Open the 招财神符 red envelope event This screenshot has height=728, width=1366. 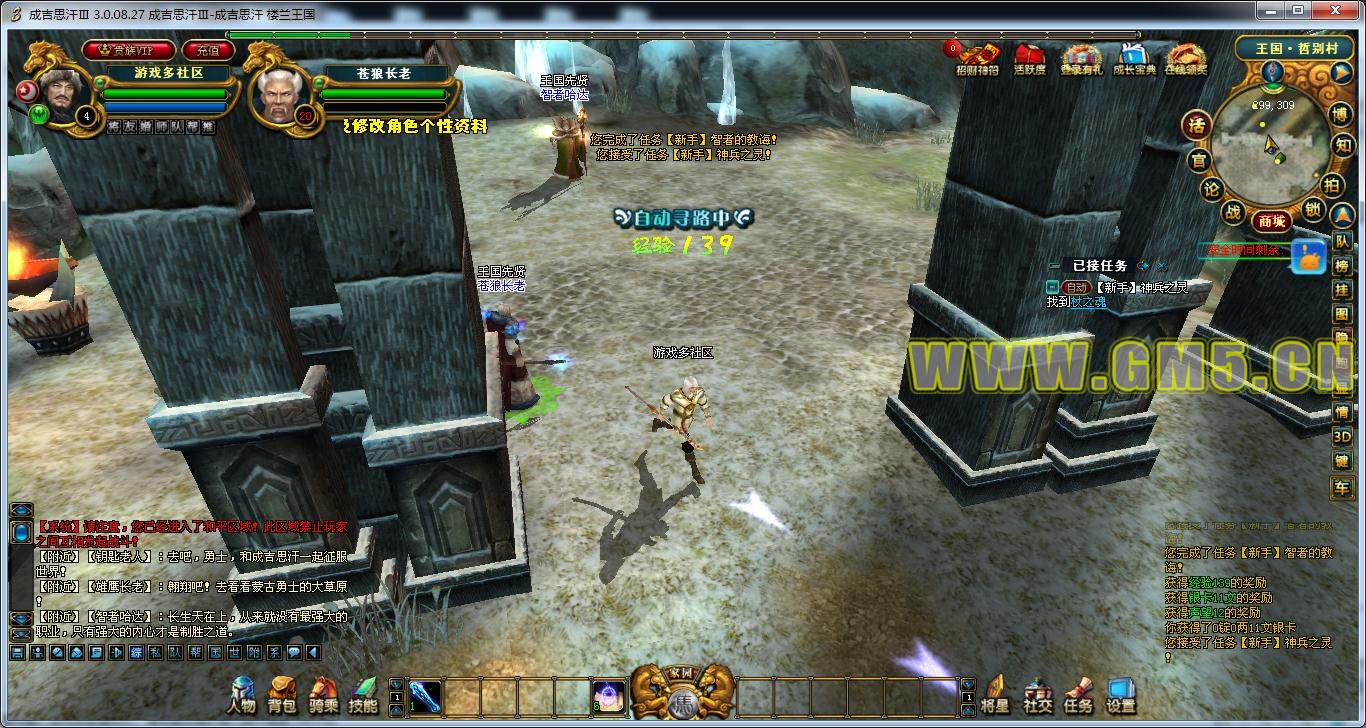coord(976,59)
